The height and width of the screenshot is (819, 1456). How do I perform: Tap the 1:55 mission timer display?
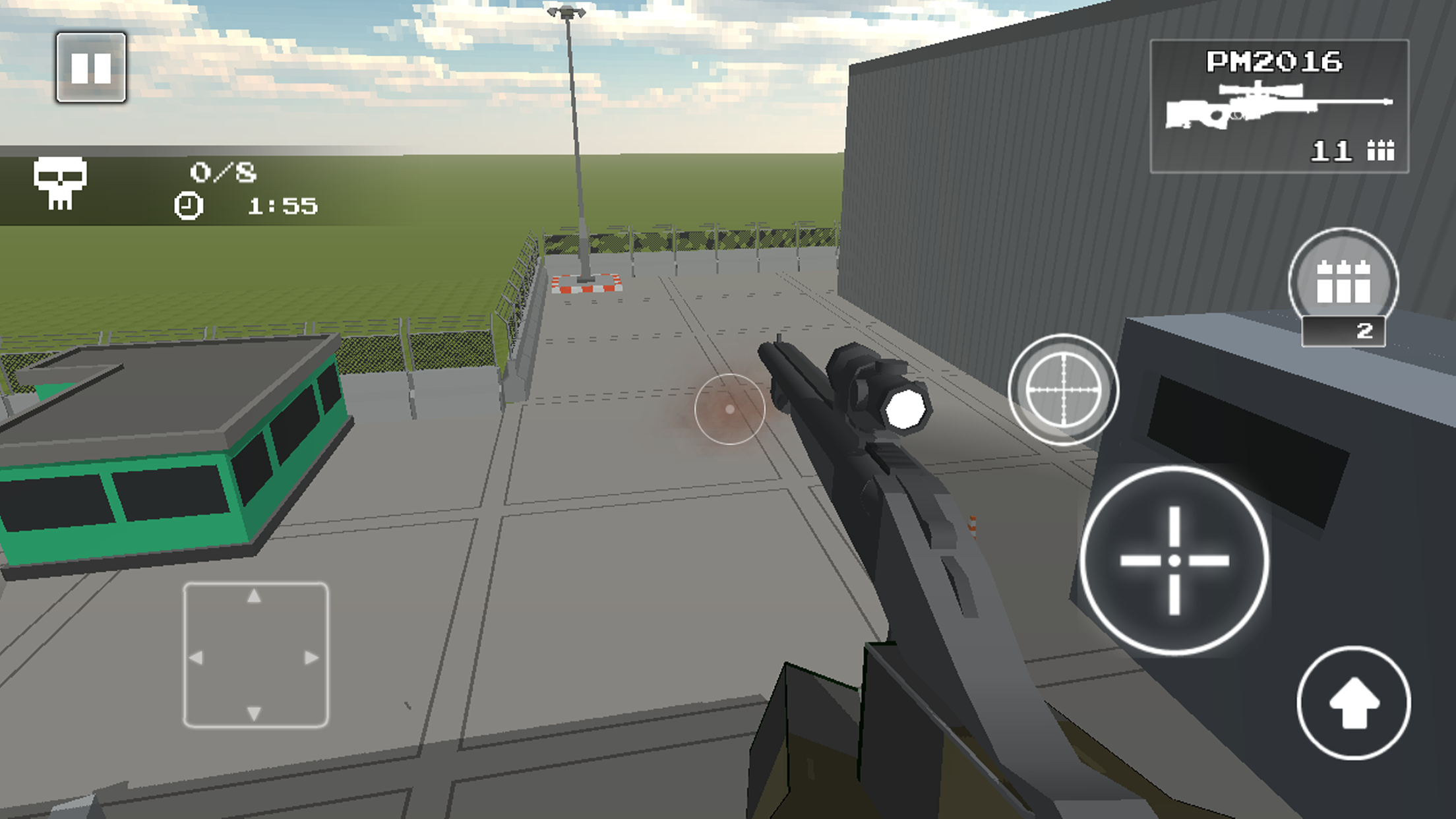click(x=280, y=206)
